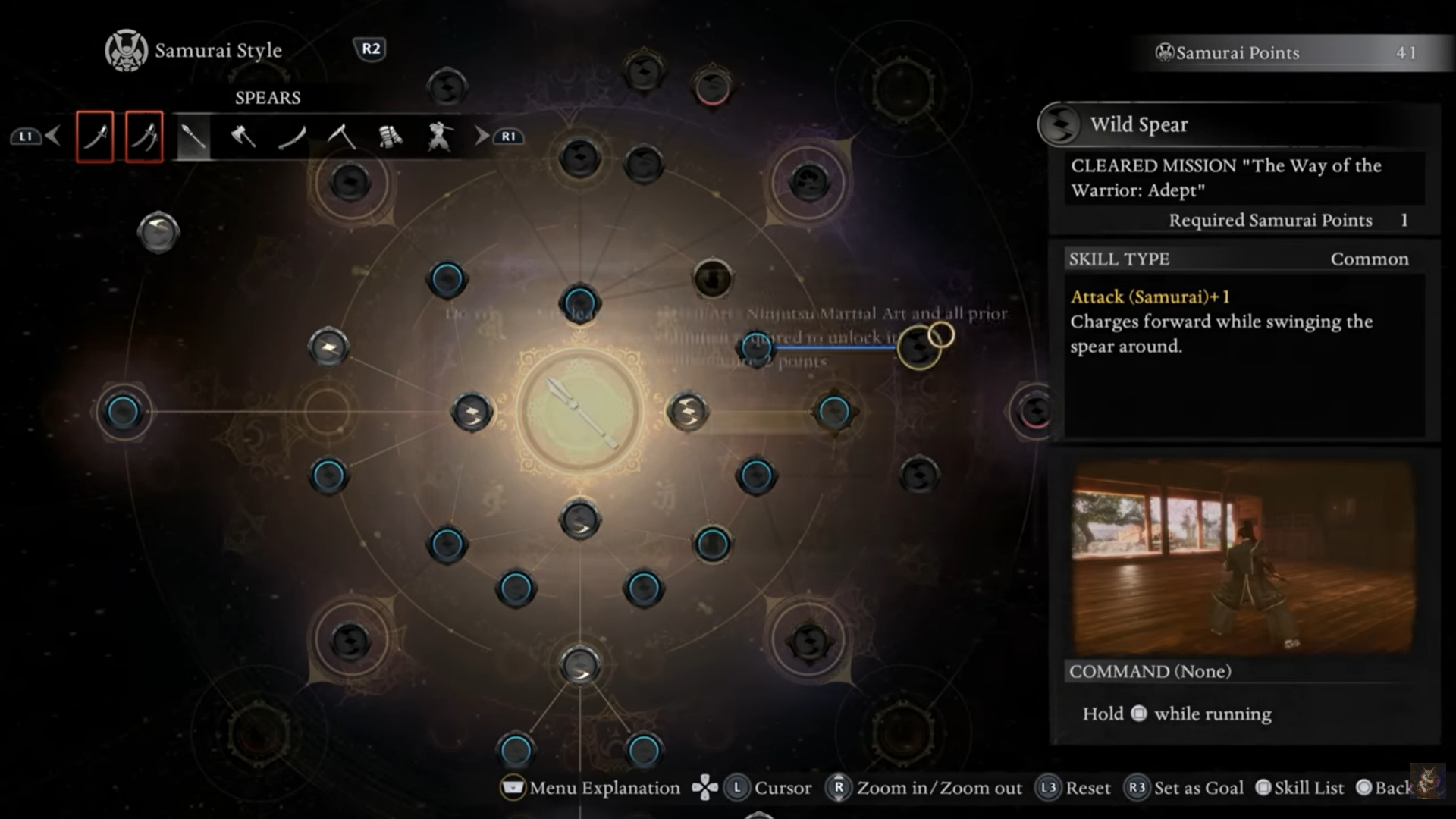The height and width of the screenshot is (819, 1456).
Task: Select the Spears weapon tab
Action: 193,136
